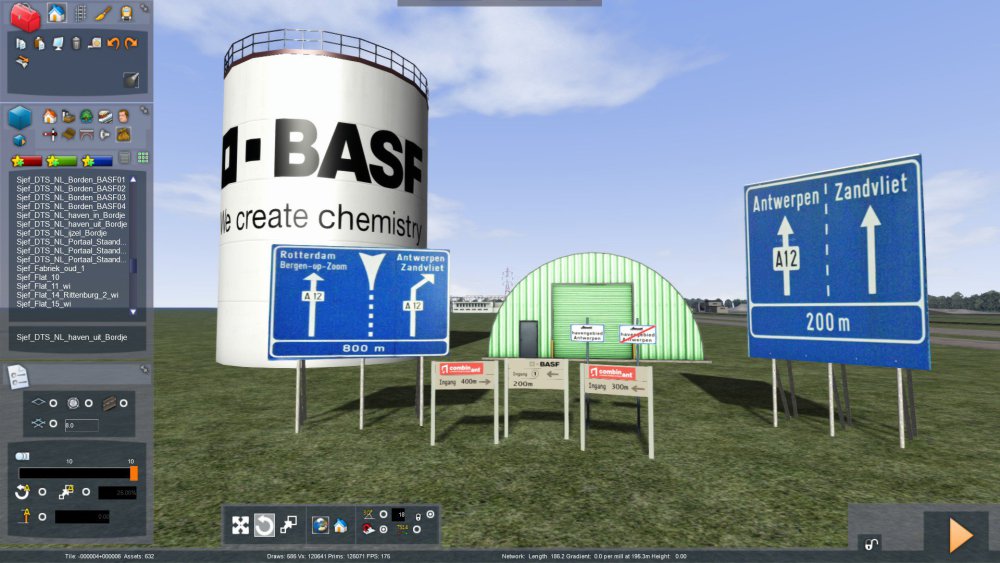Click the orange slider handle
This screenshot has width=1000, height=563.
click(134, 473)
